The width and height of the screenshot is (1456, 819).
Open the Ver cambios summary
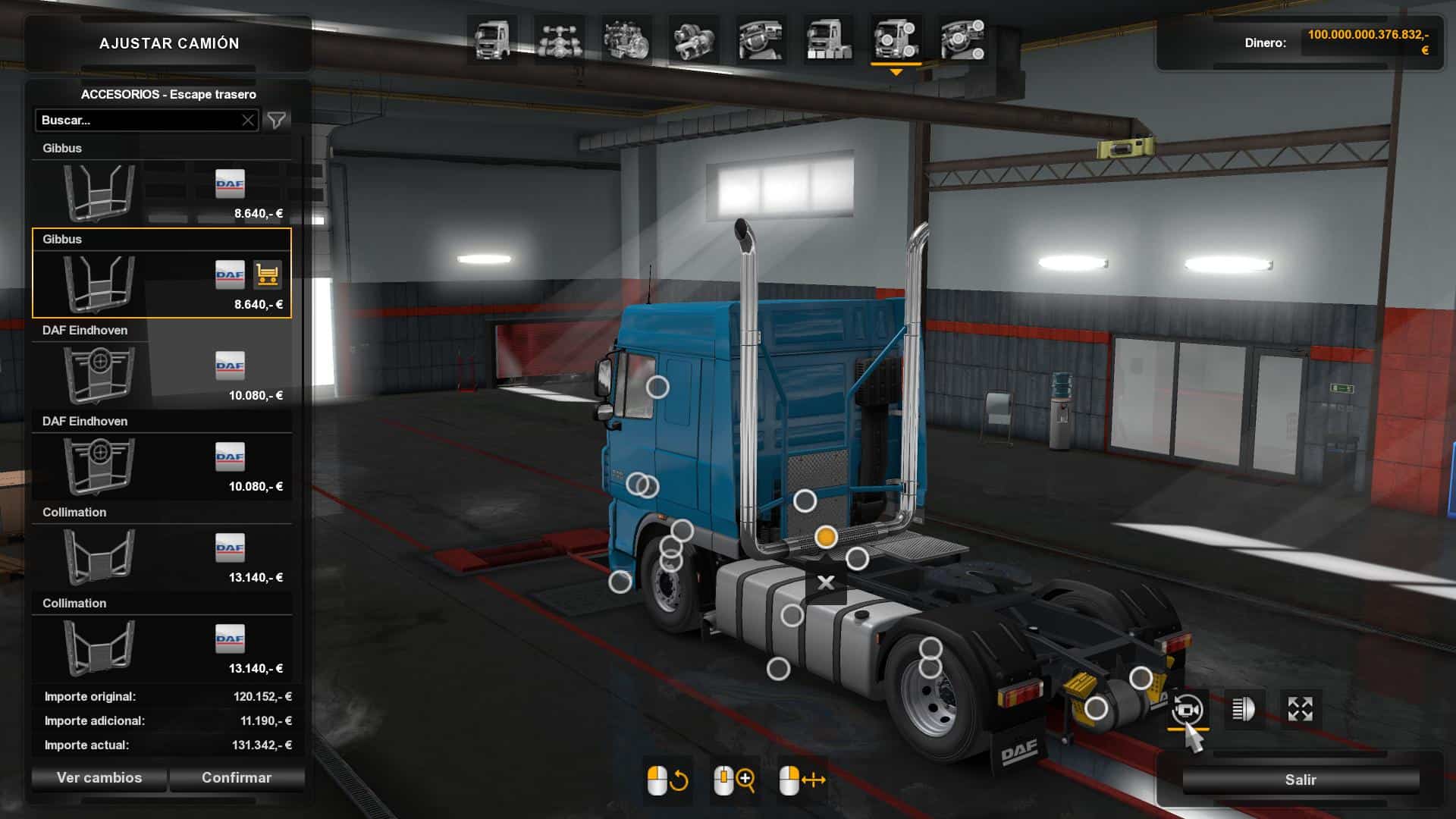click(x=99, y=778)
